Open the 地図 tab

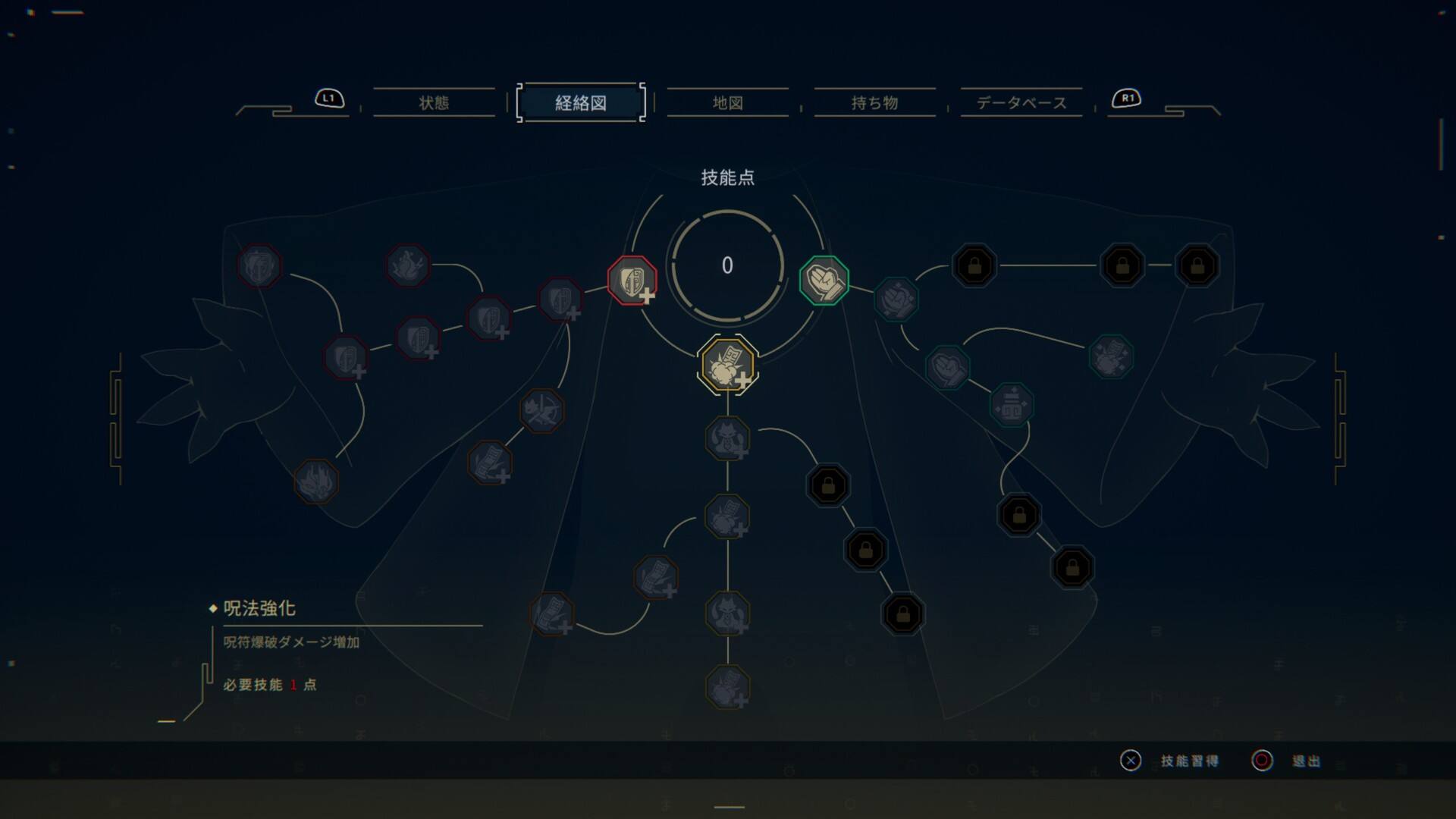pyautogui.click(x=726, y=103)
